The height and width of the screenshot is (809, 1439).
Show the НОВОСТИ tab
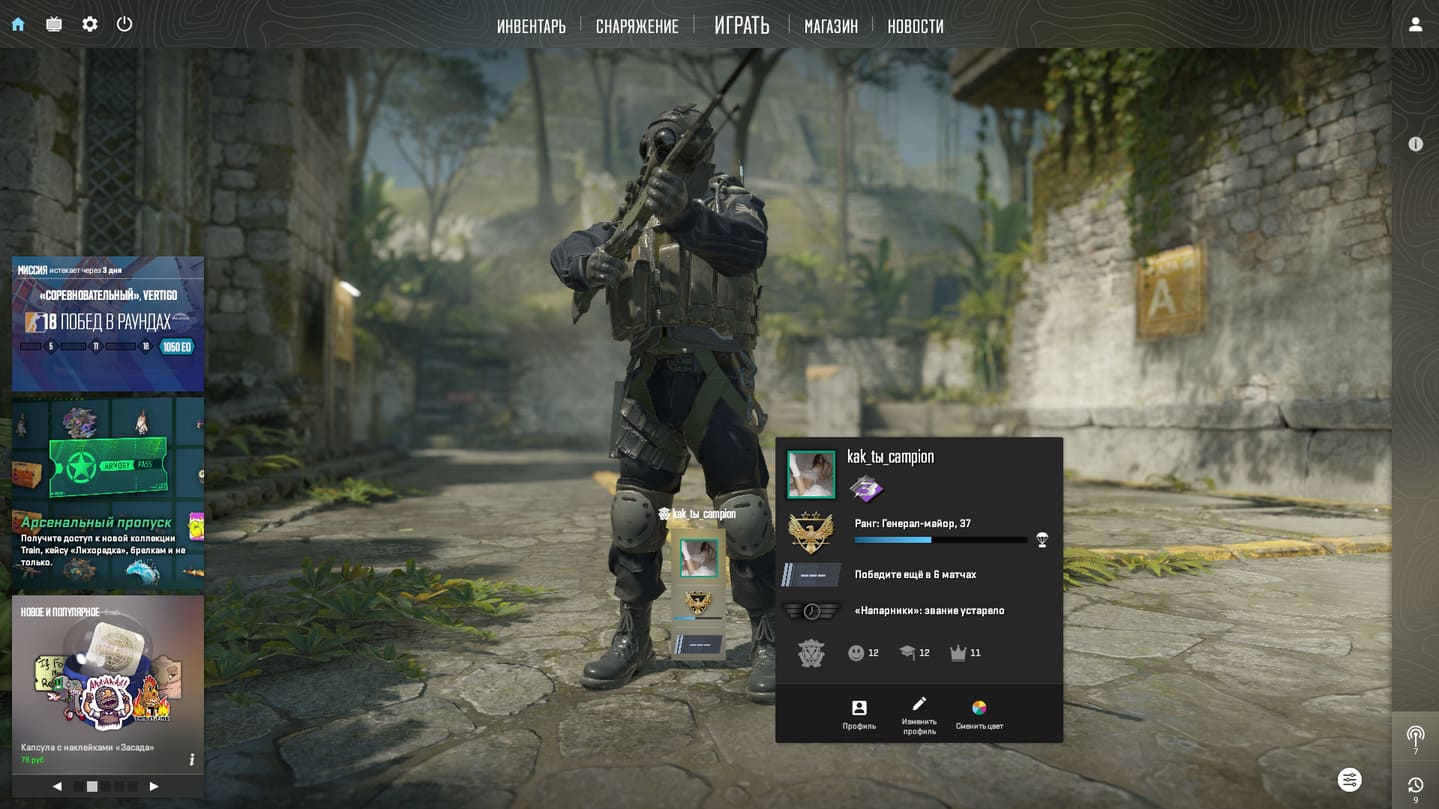point(915,26)
